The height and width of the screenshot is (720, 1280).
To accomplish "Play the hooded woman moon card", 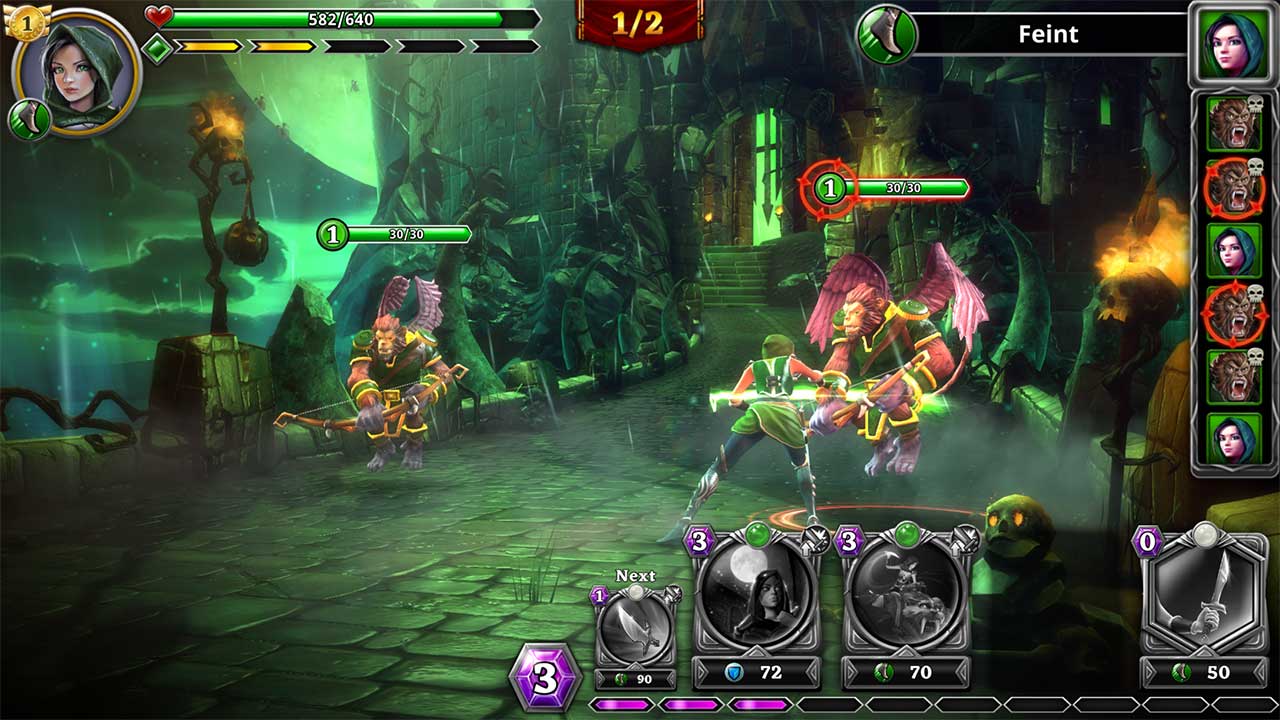I will tap(755, 596).
